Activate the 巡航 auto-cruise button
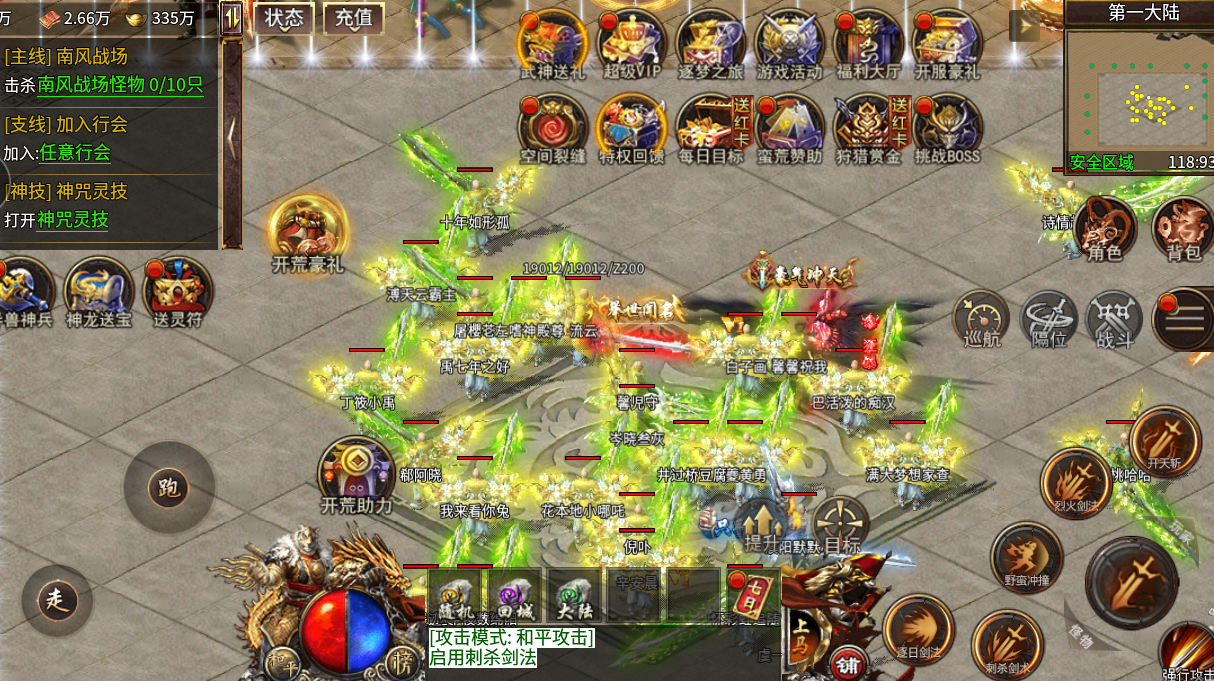The image size is (1214, 681). pos(980,320)
